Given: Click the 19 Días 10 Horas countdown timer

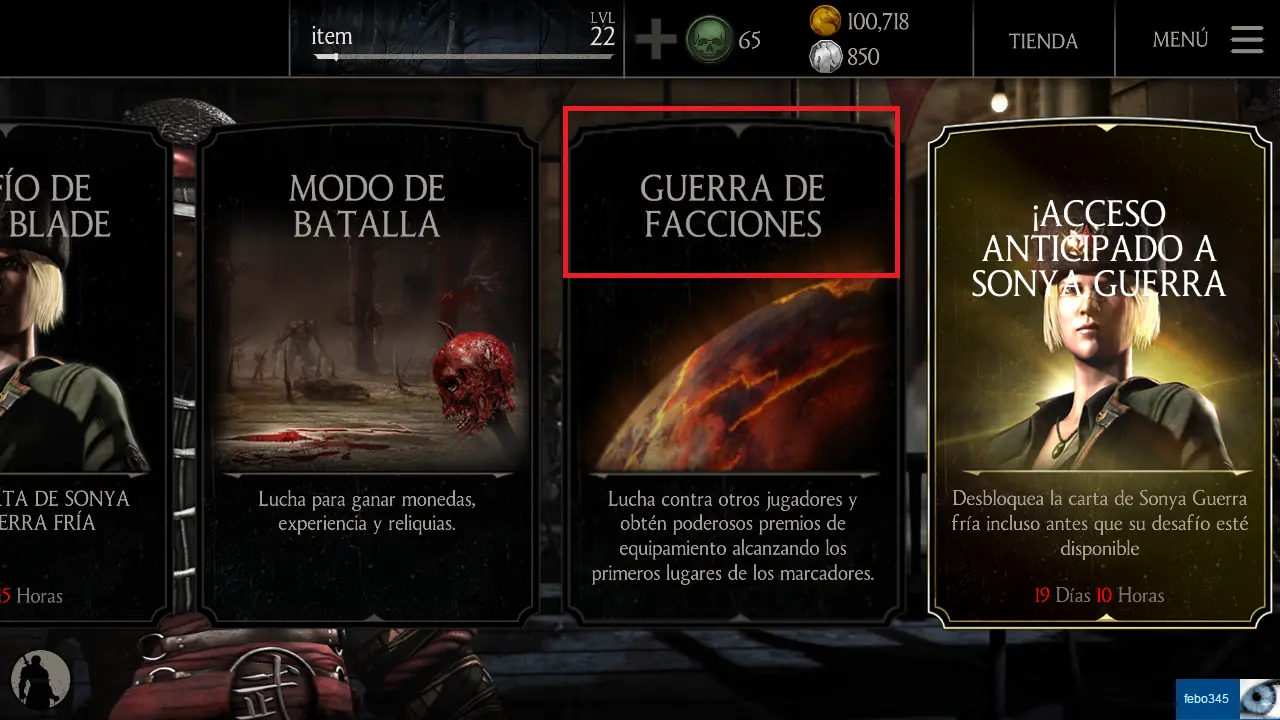Looking at the screenshot, I should (1100, 595).
